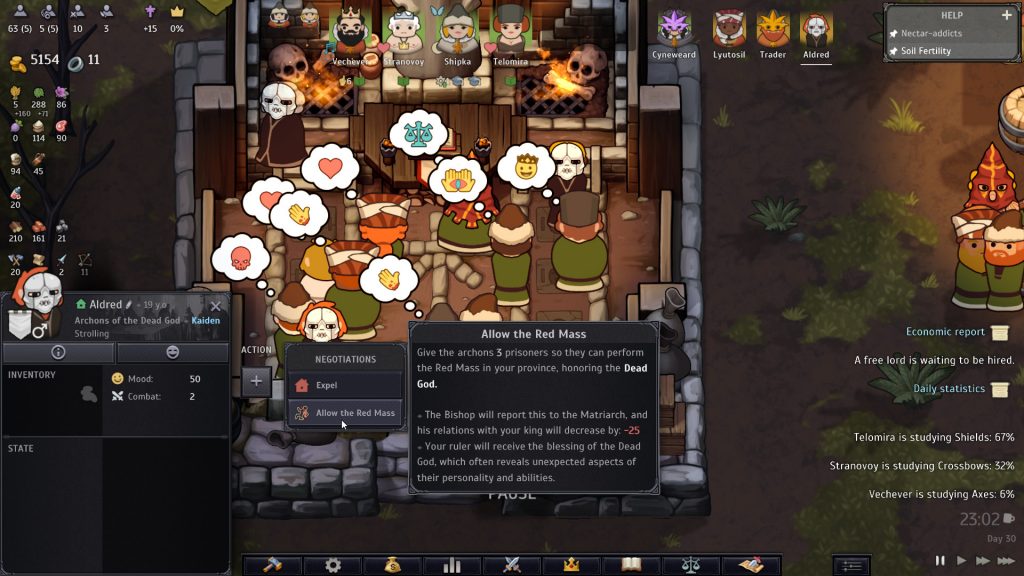This screenshot has width=1024, height=576.
Task: Open the crossed swords military menu
Action: point(512,565)
